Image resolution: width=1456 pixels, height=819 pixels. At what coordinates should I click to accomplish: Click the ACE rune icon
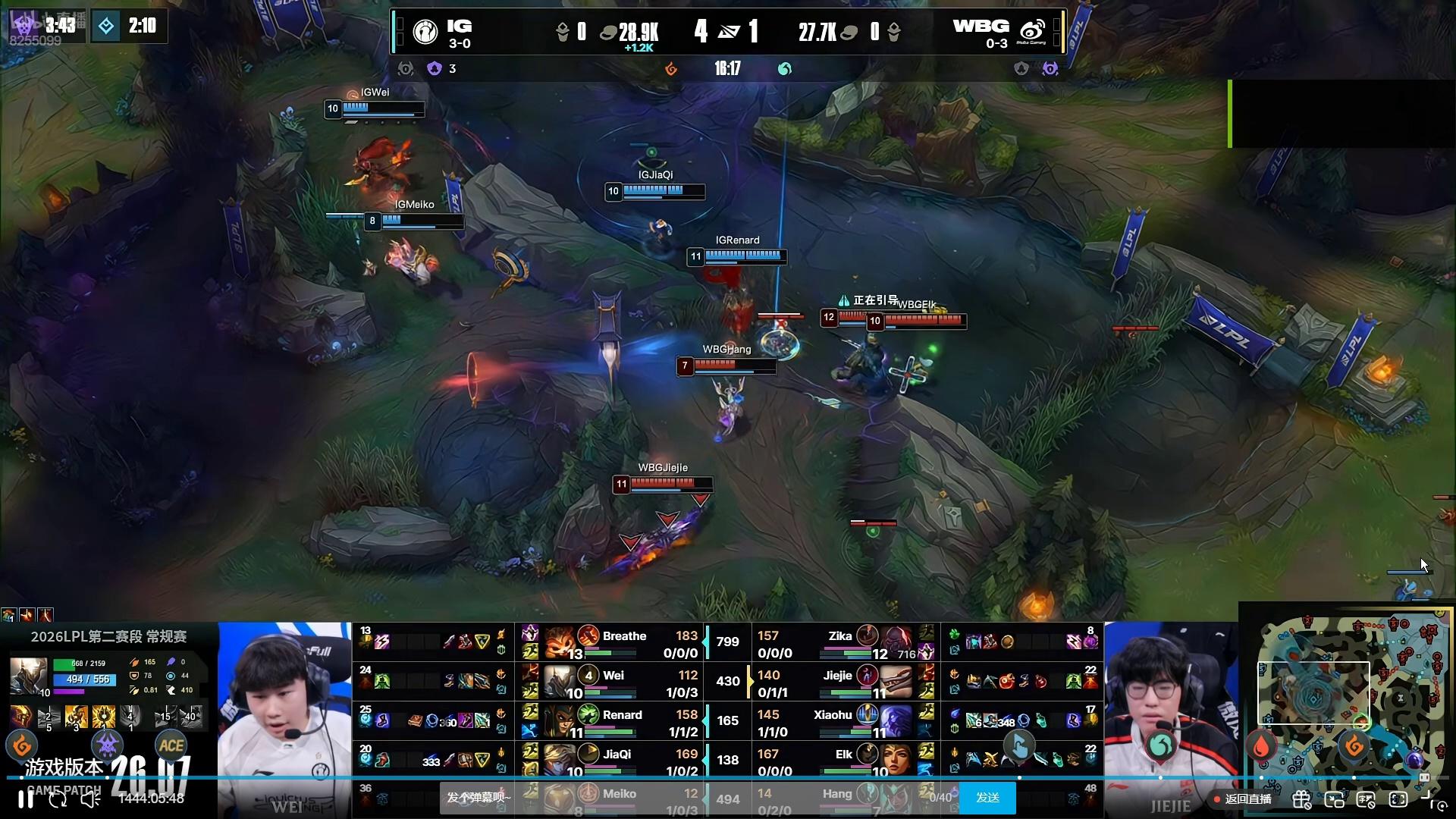pos(171,745)
